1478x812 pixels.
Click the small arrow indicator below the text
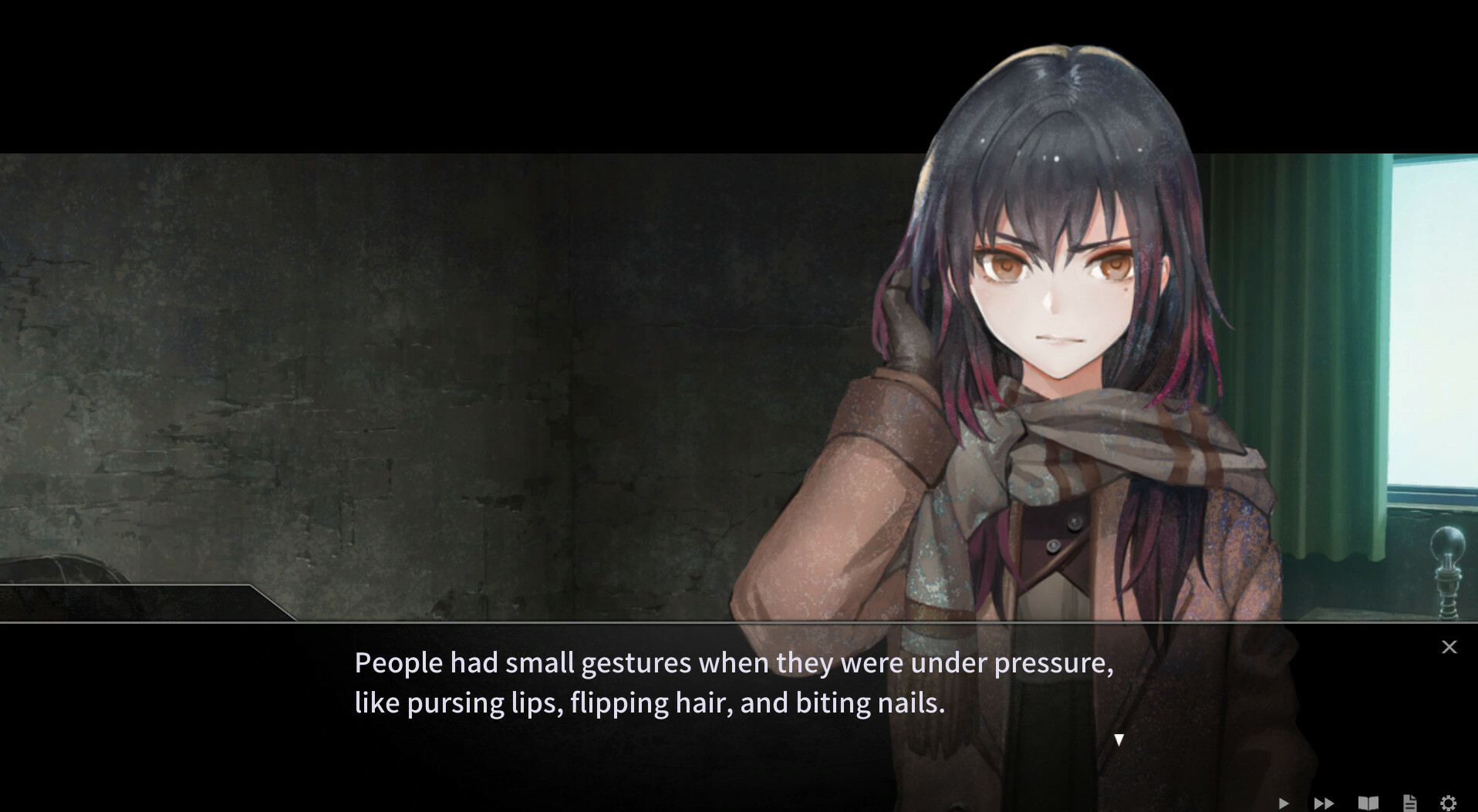click(x=1119, y=740)
